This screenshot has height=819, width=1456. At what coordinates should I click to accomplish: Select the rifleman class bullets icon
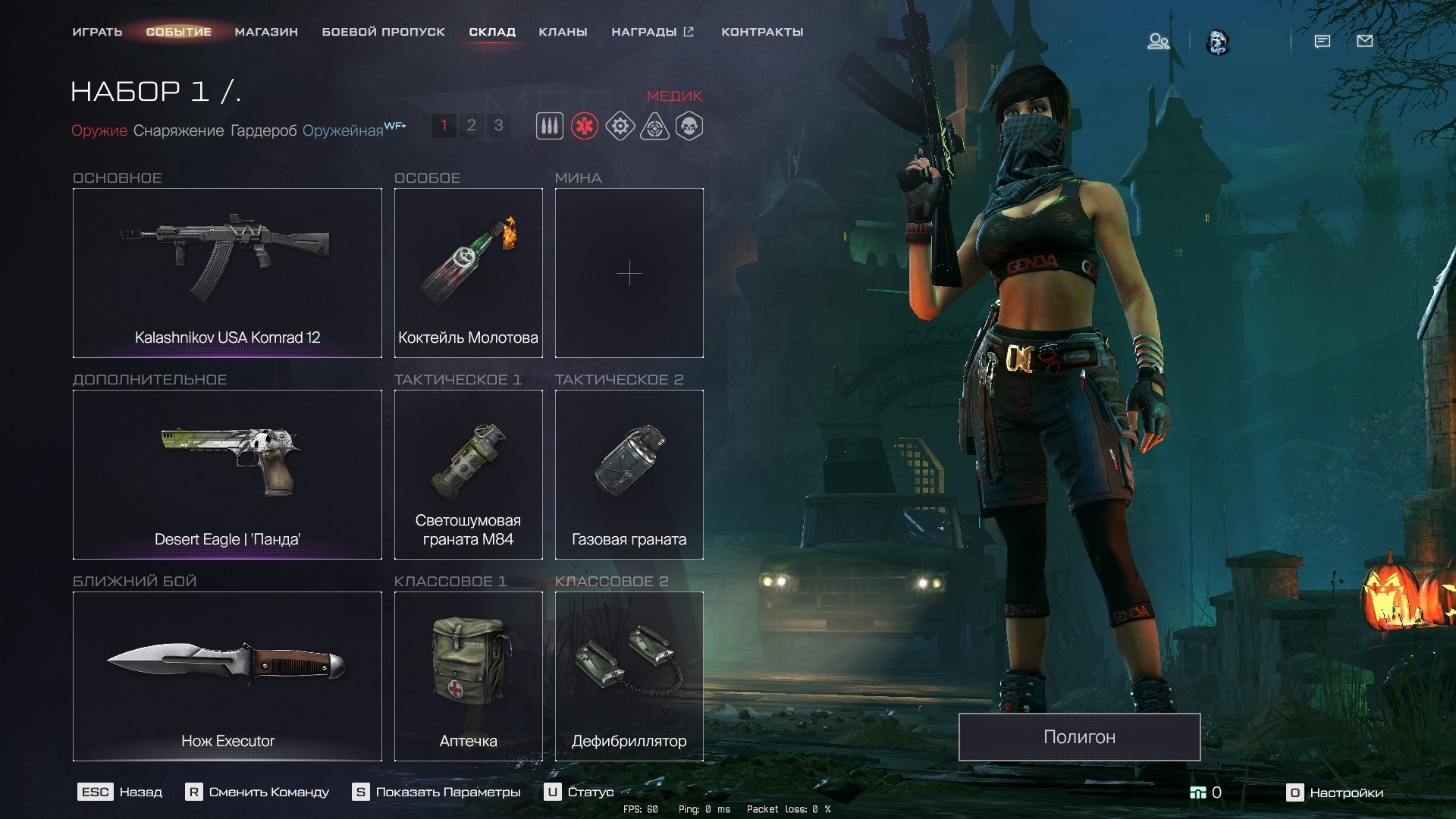[x=550, y=126]
